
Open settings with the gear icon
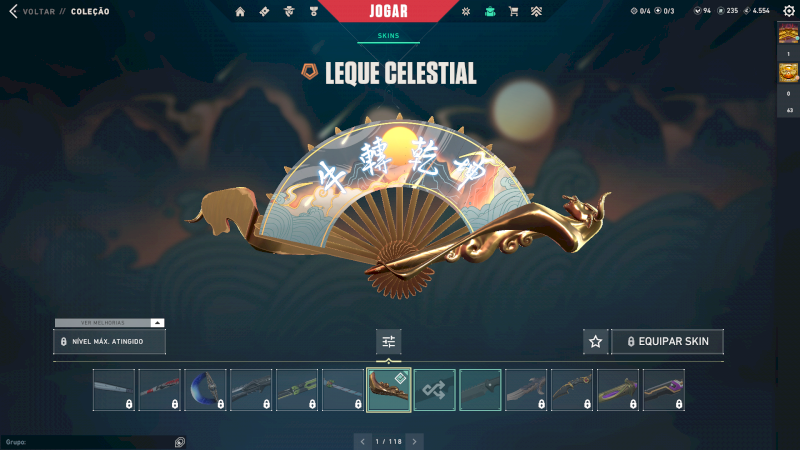point(788,11)
